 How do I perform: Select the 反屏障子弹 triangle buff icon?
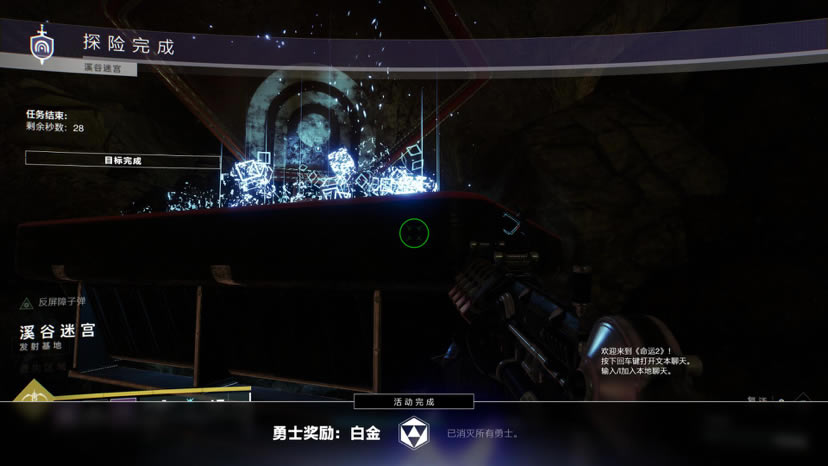point(26,302)
